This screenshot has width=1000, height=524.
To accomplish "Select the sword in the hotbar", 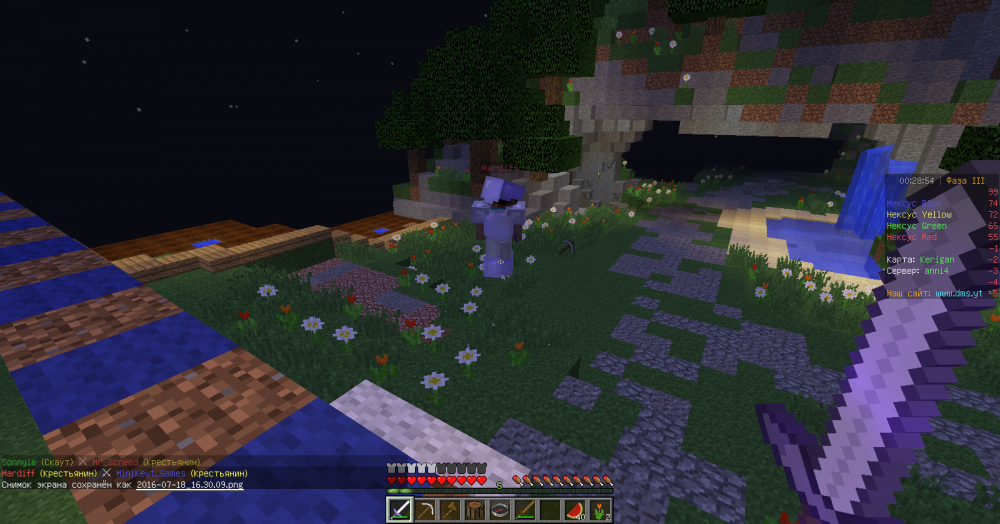I will [400, 510].
